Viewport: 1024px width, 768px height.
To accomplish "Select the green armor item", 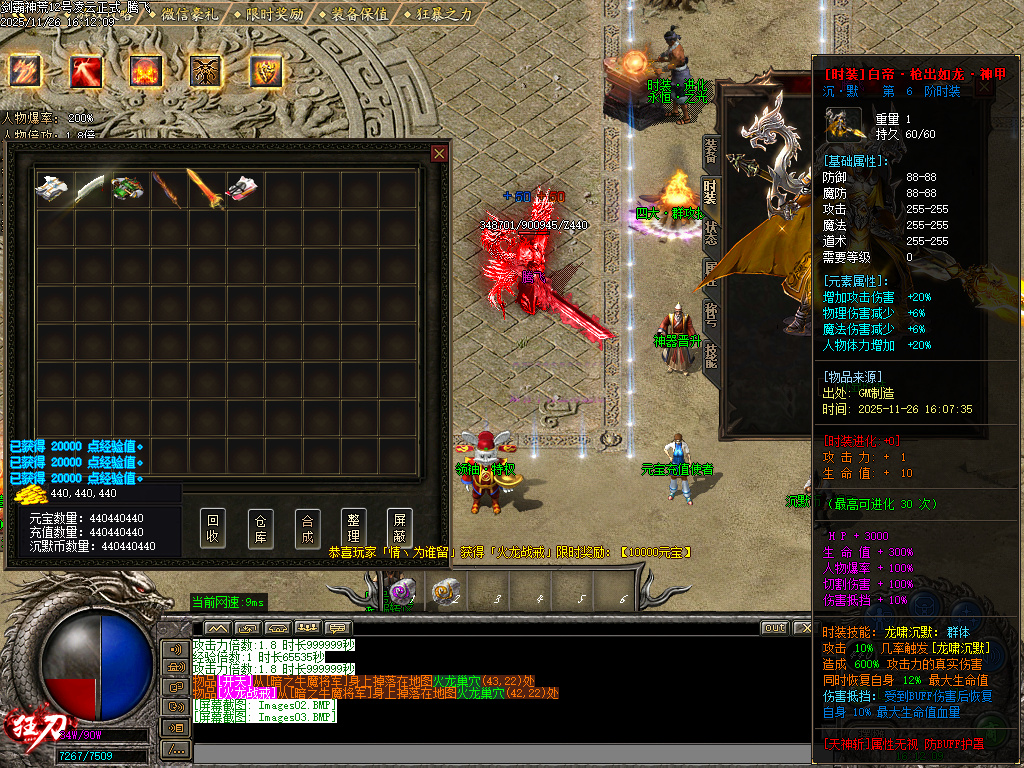I will point(128,188).
